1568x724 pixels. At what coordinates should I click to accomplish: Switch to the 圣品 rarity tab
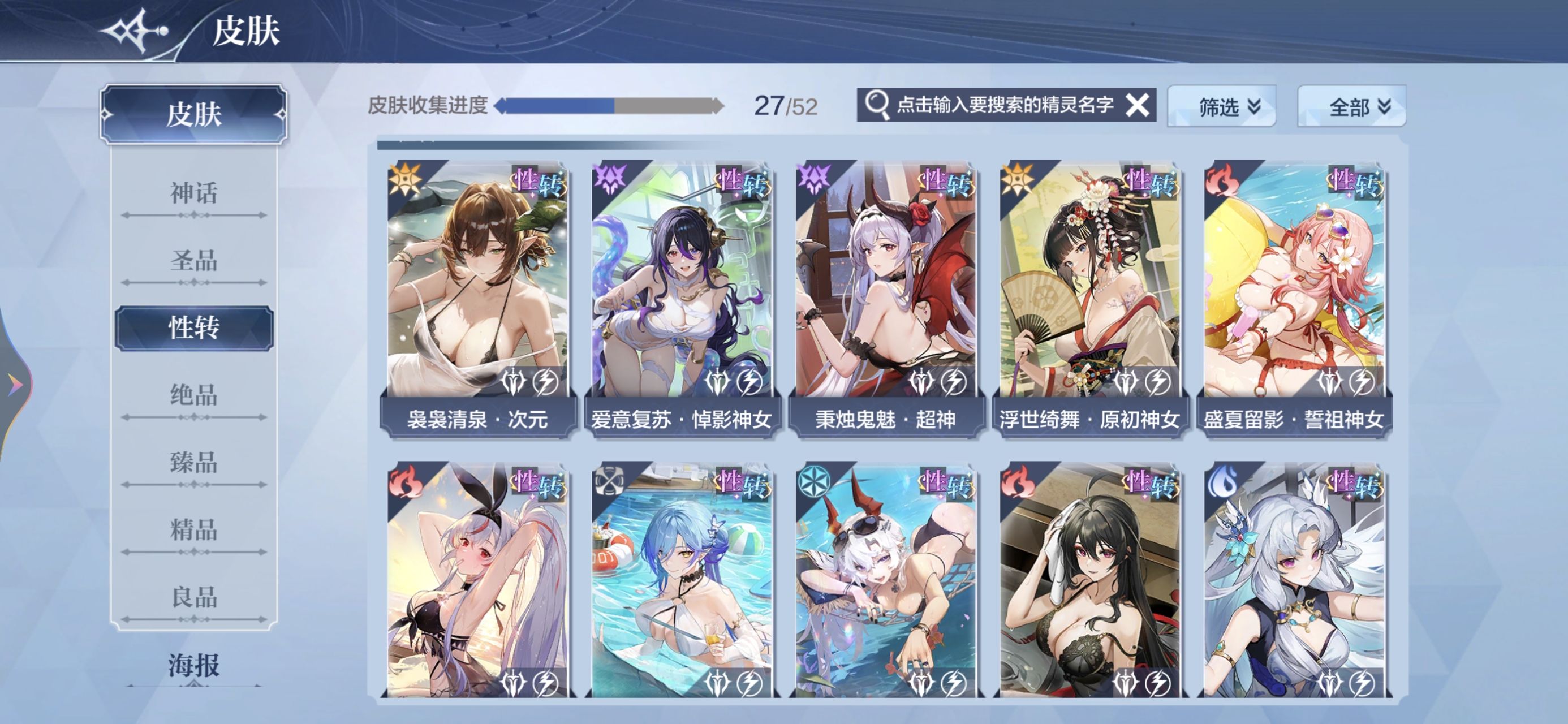click(x=193, y=261)
